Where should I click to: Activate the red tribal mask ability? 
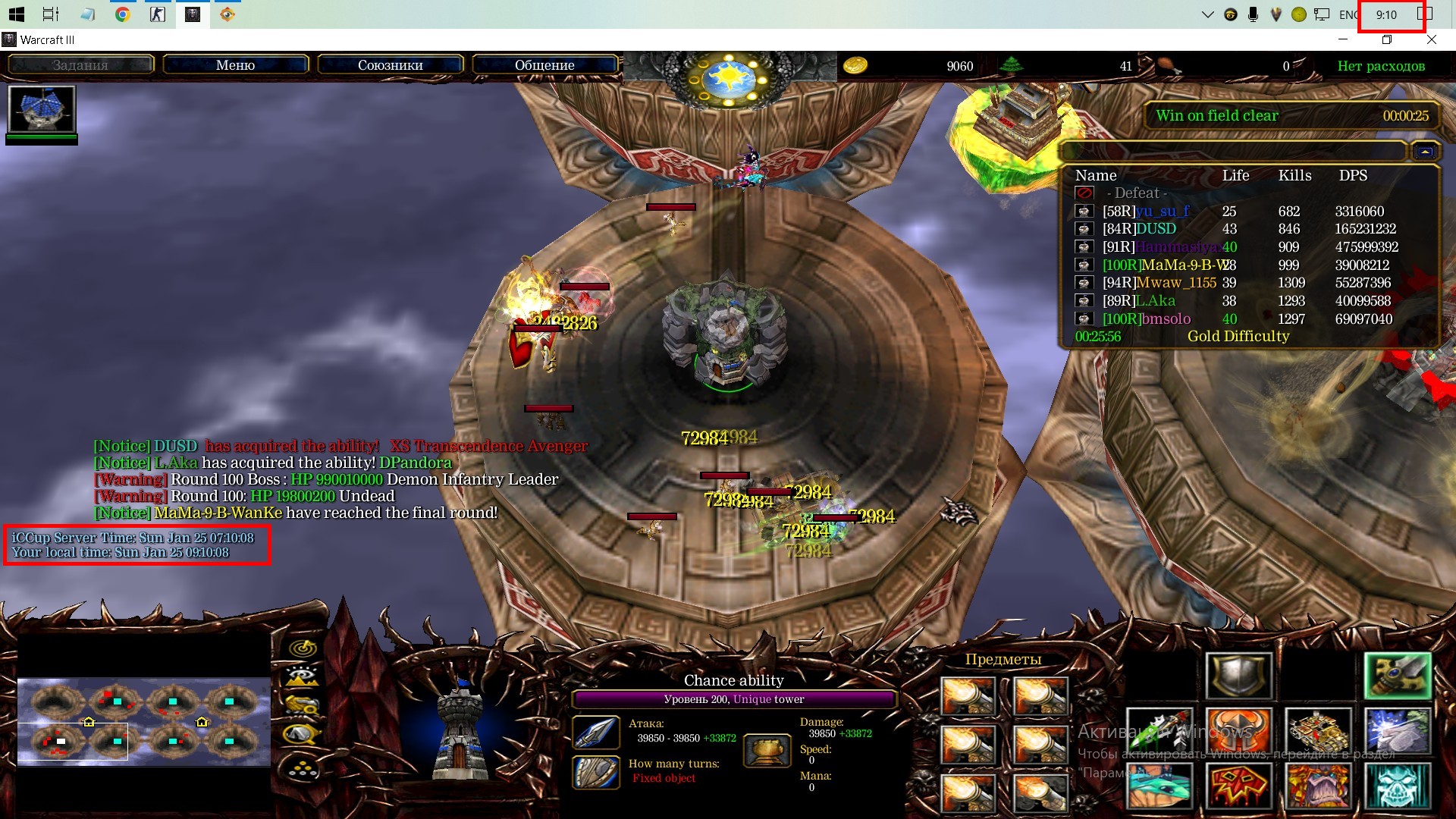pyautogui.click(x=1239, y=786)
